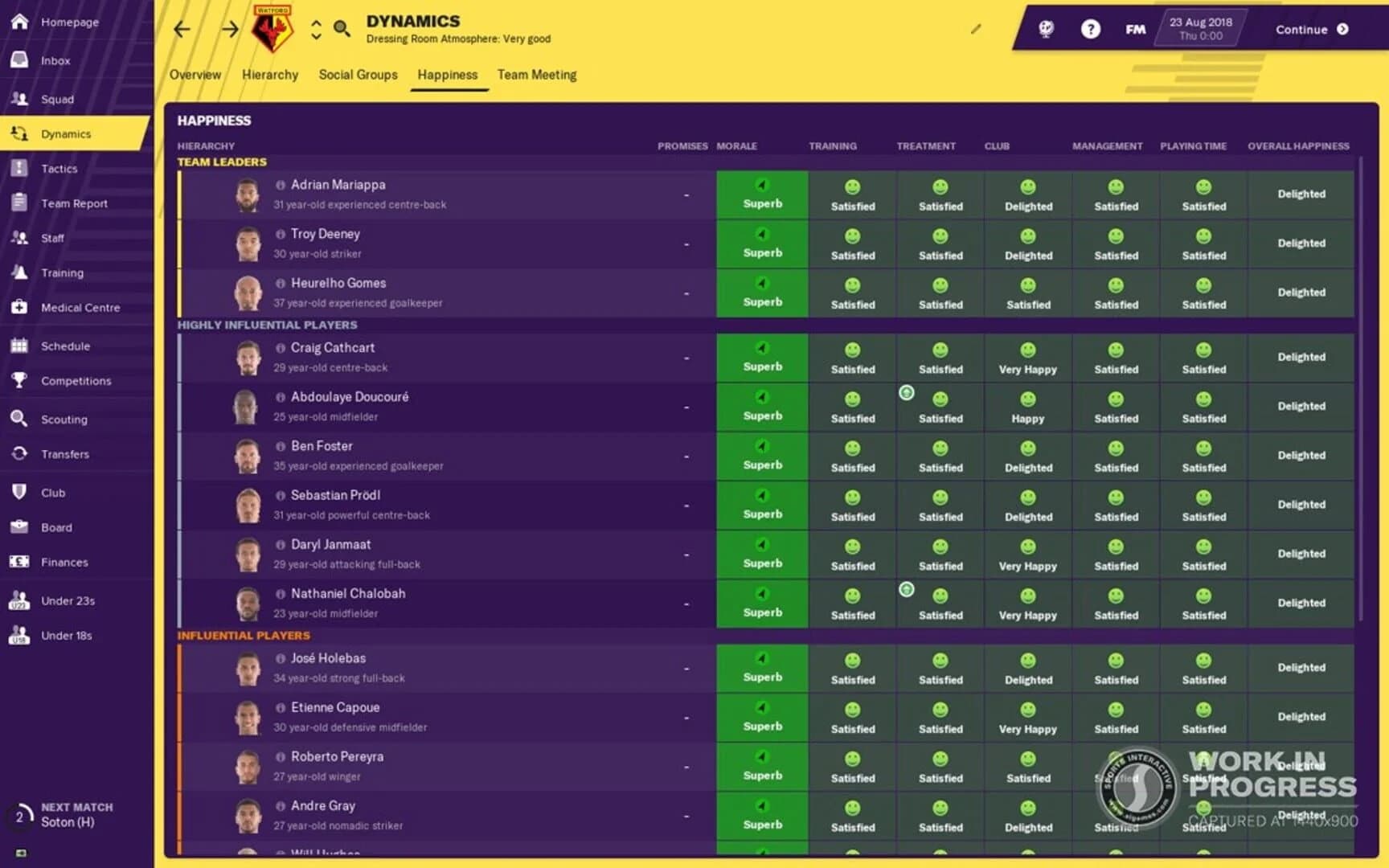Open the Training section

pos(62,272)
